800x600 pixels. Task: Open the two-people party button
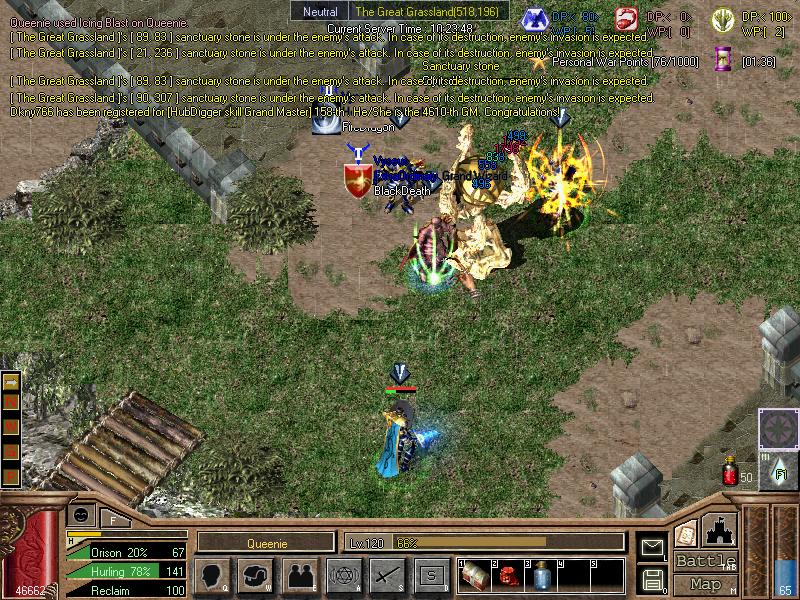pos(300,576)
